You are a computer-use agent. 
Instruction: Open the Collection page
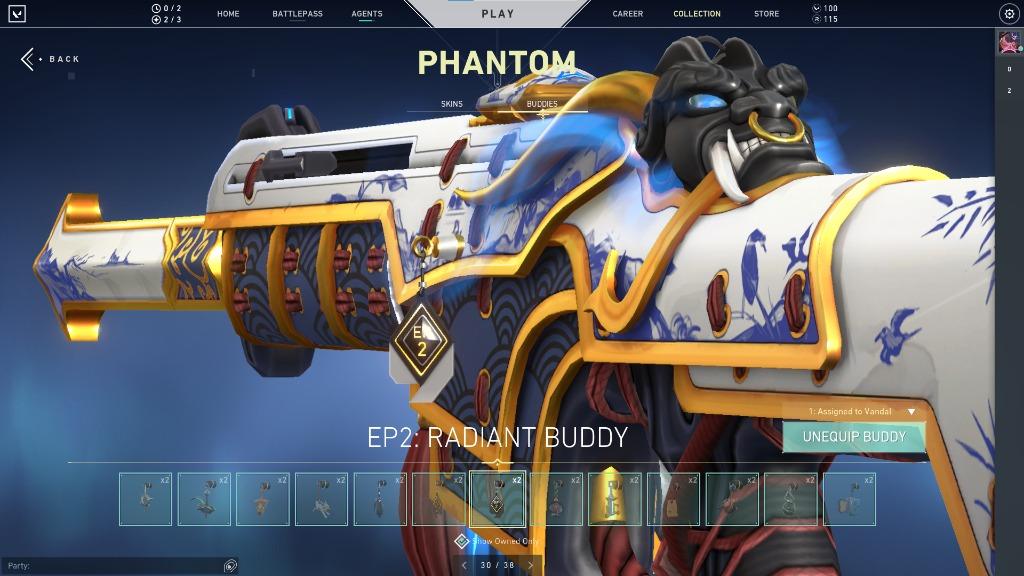click(x=697, y=14)
